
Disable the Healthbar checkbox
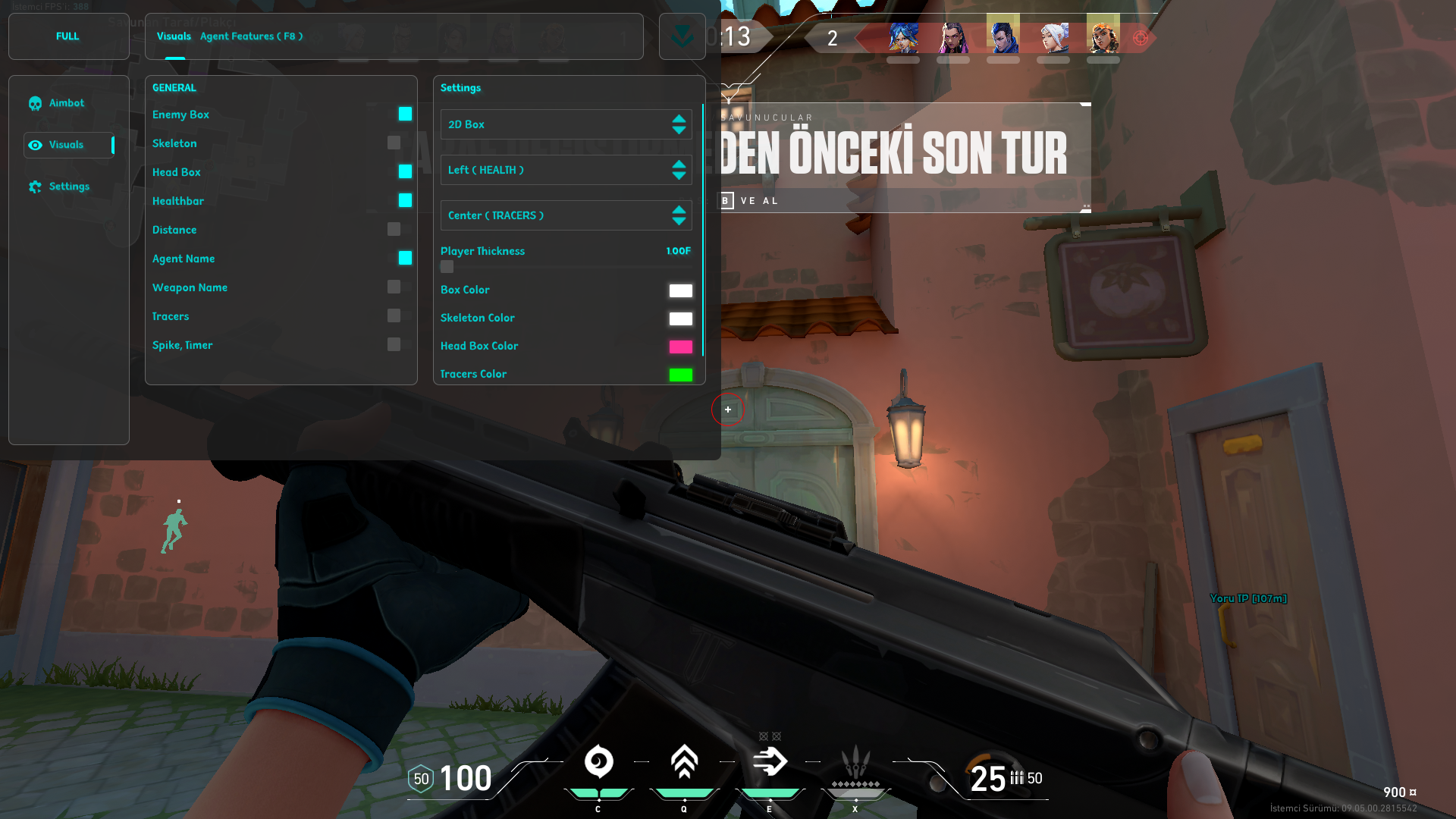(x=405, y=200)
